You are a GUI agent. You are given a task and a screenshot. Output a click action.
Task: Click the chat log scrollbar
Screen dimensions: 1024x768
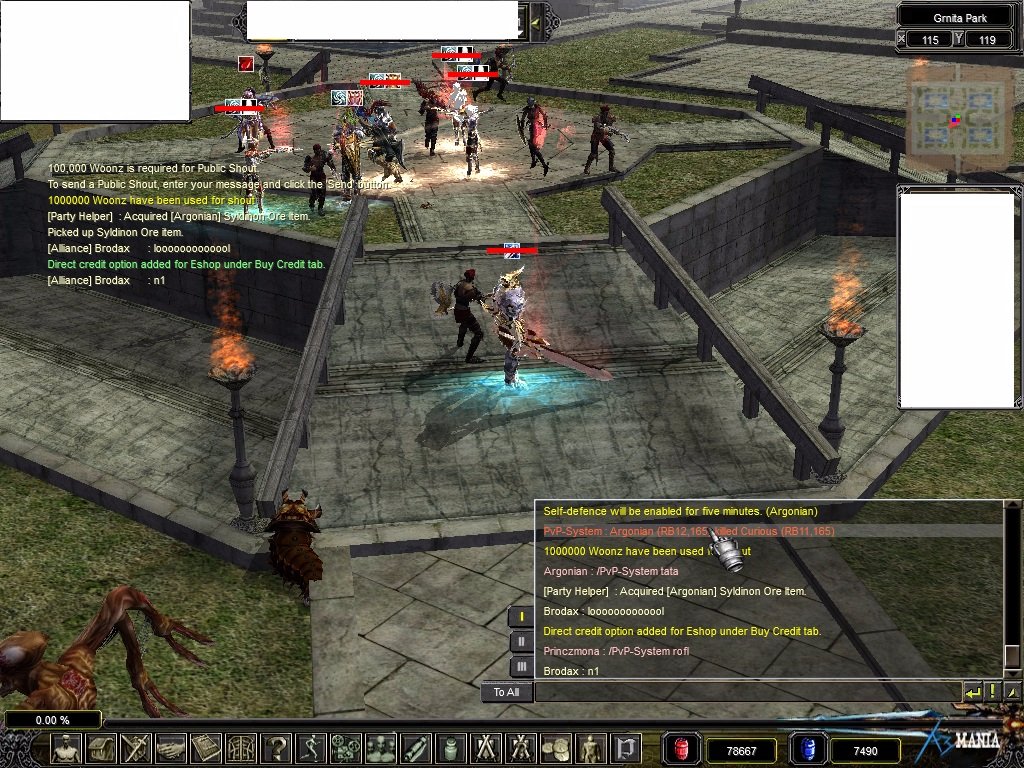coord(1012,590)
